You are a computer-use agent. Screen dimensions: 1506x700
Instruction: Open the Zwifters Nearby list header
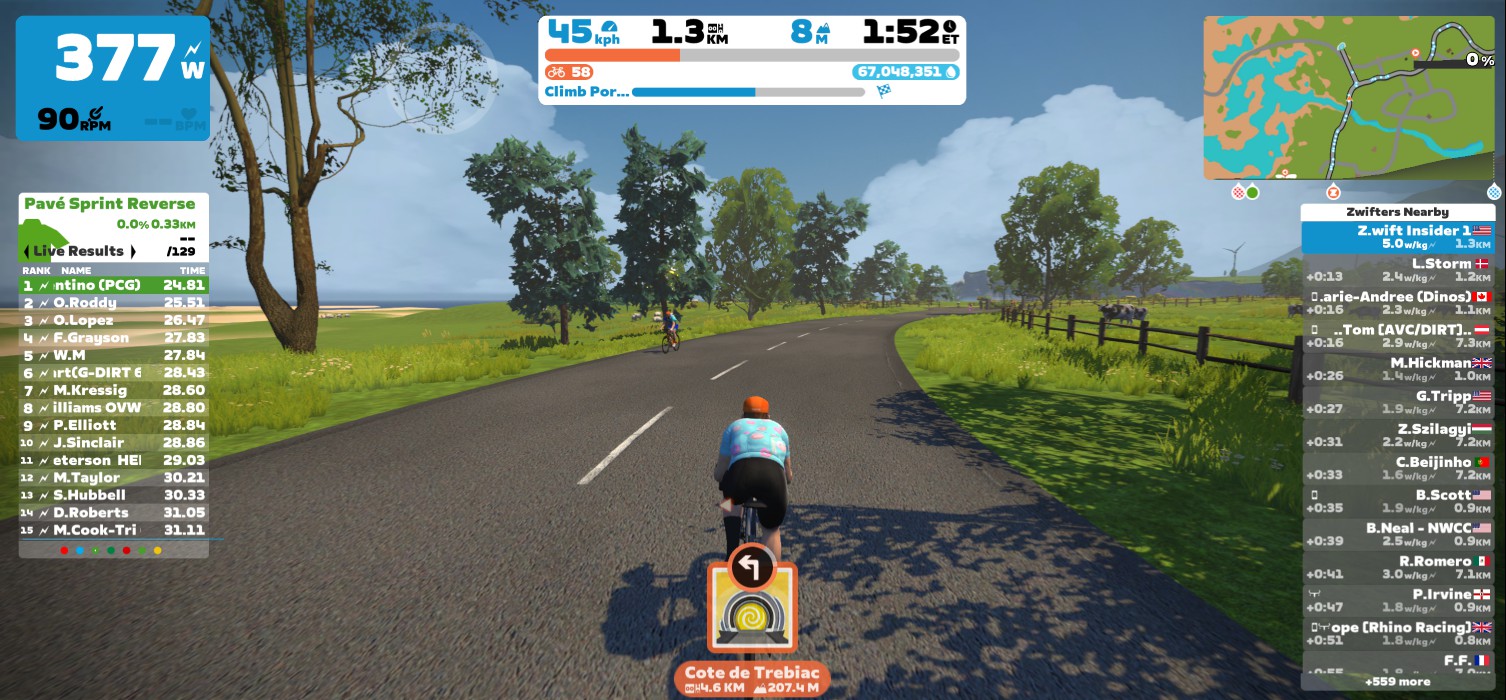[1397, 212]
